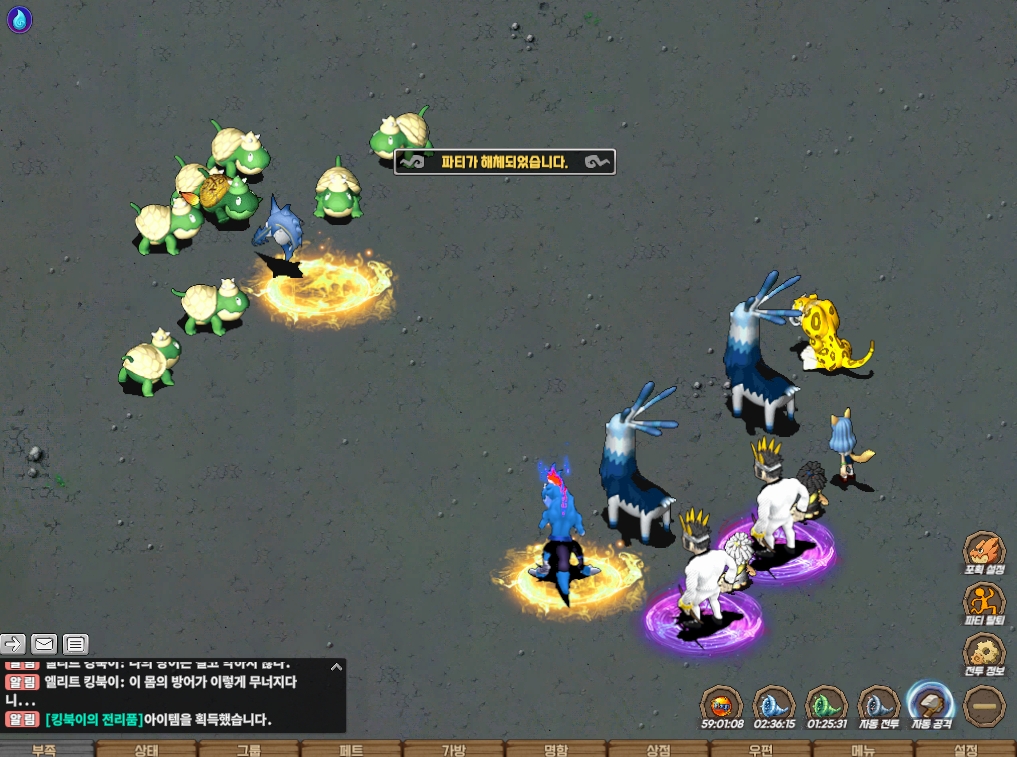Show 전투 정보 battle info

click(984, 655)
